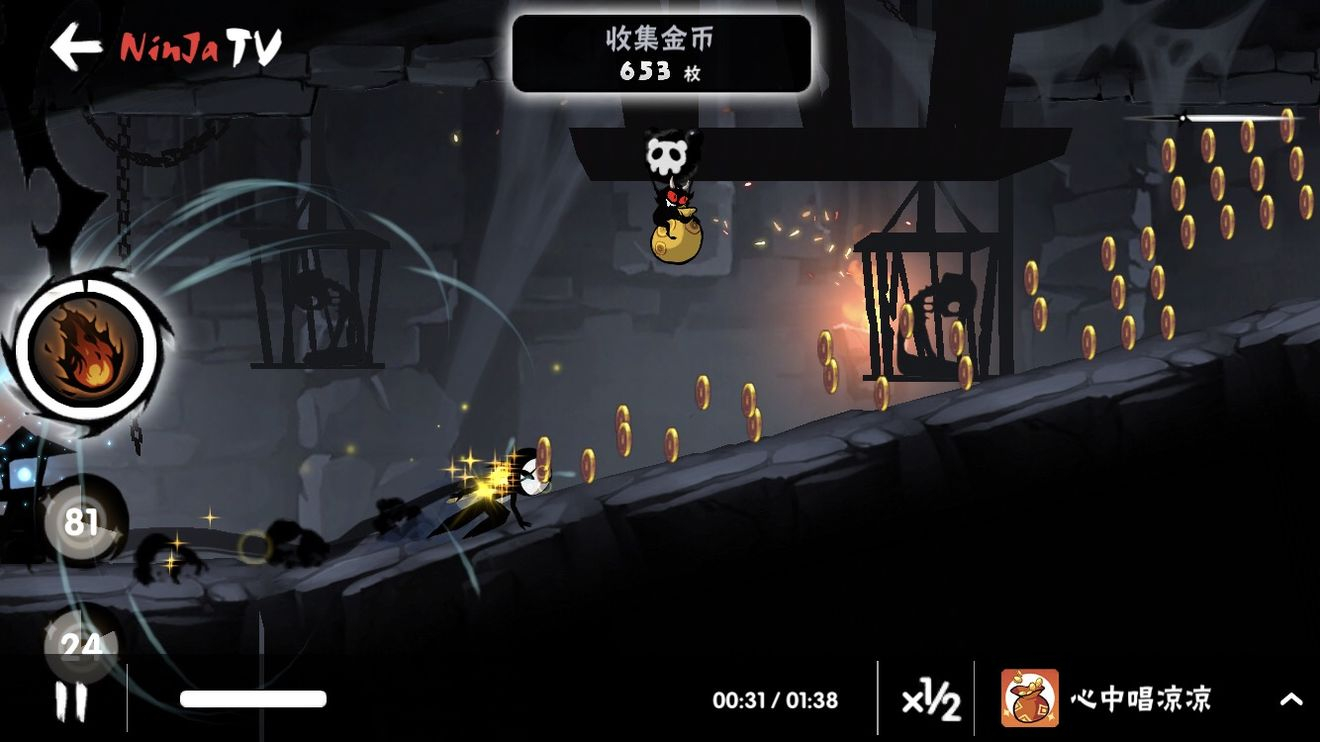
Task: Open the 心中唱凉凉 player avatar
Action: tap(1029, 698)
